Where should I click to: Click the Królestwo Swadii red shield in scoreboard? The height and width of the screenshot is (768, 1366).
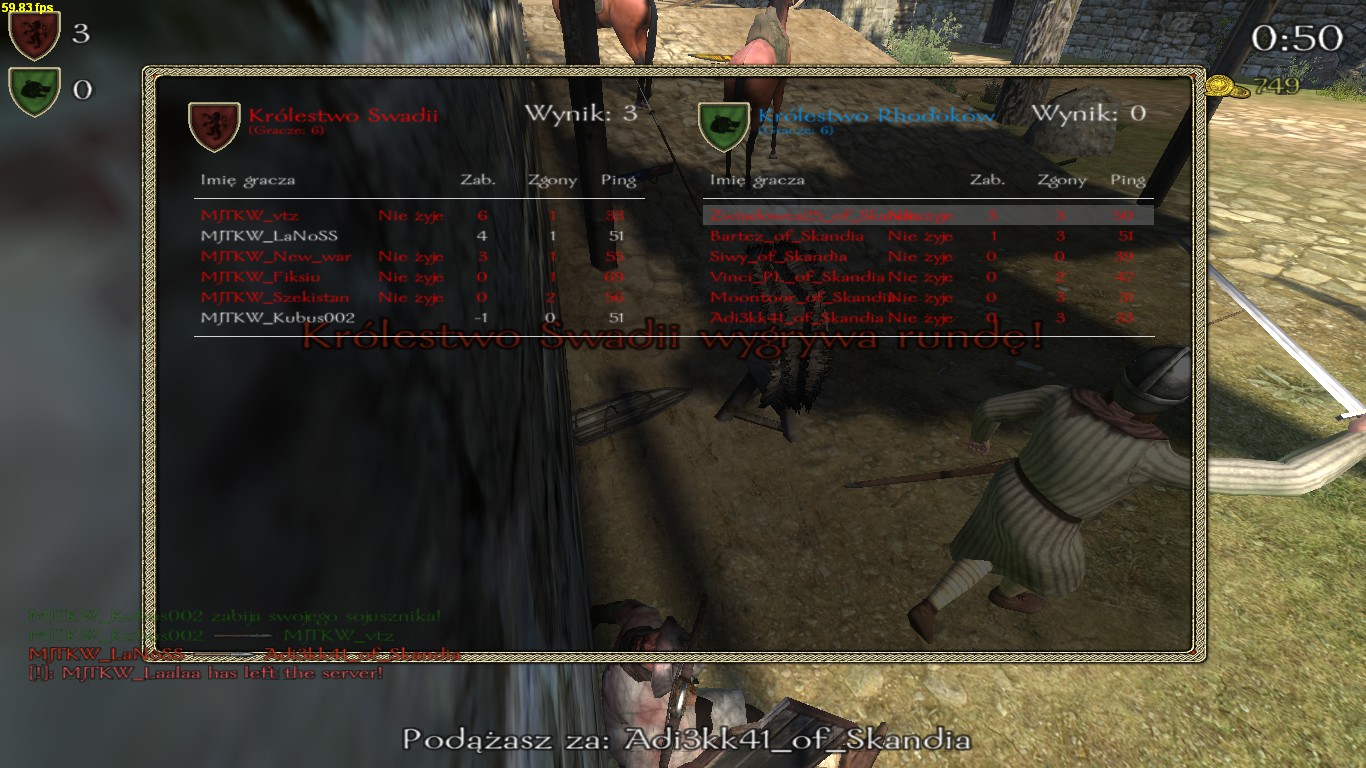pos(214,125)
